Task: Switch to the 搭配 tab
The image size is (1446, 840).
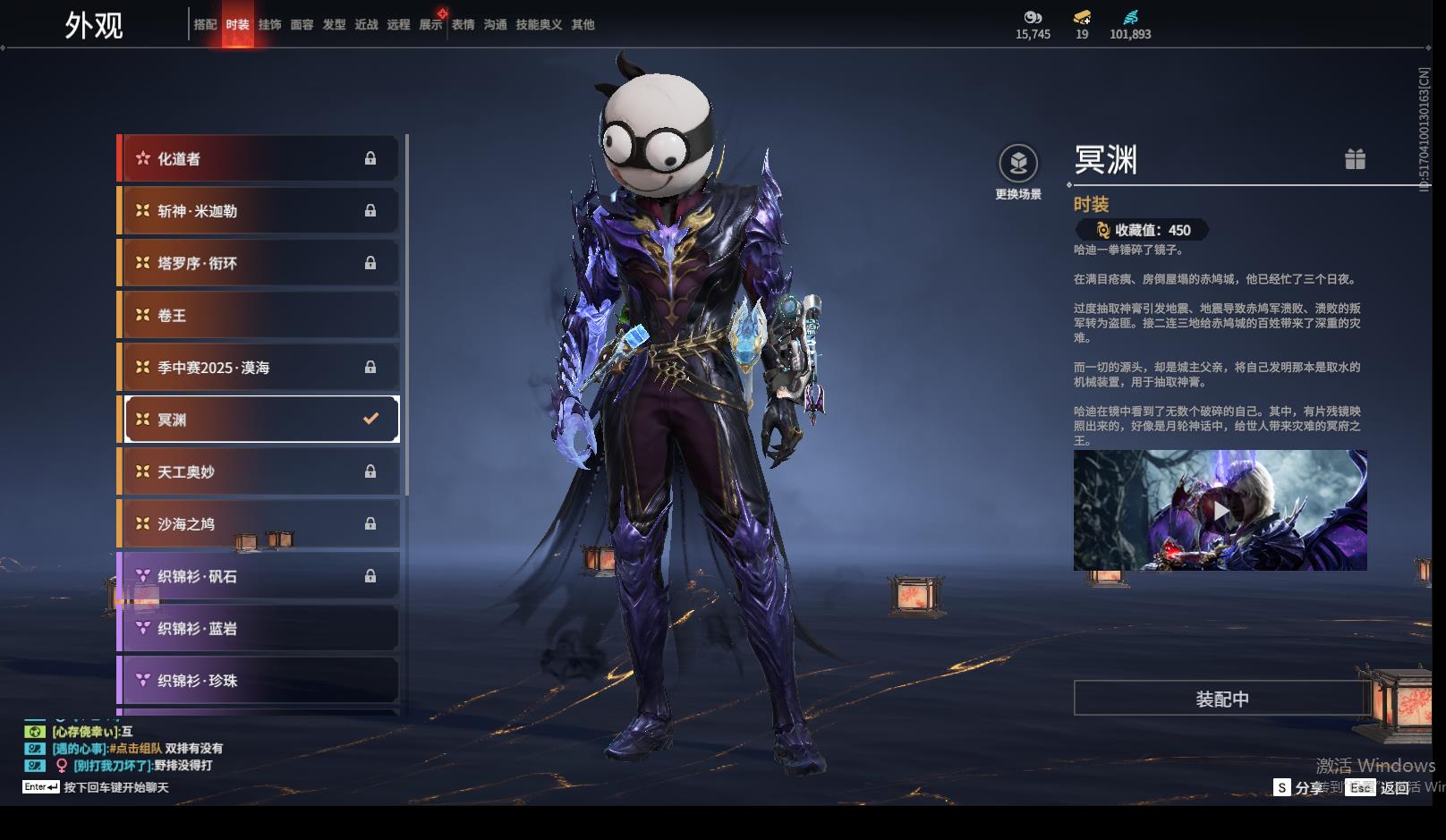Action: [x=205, y=25]
